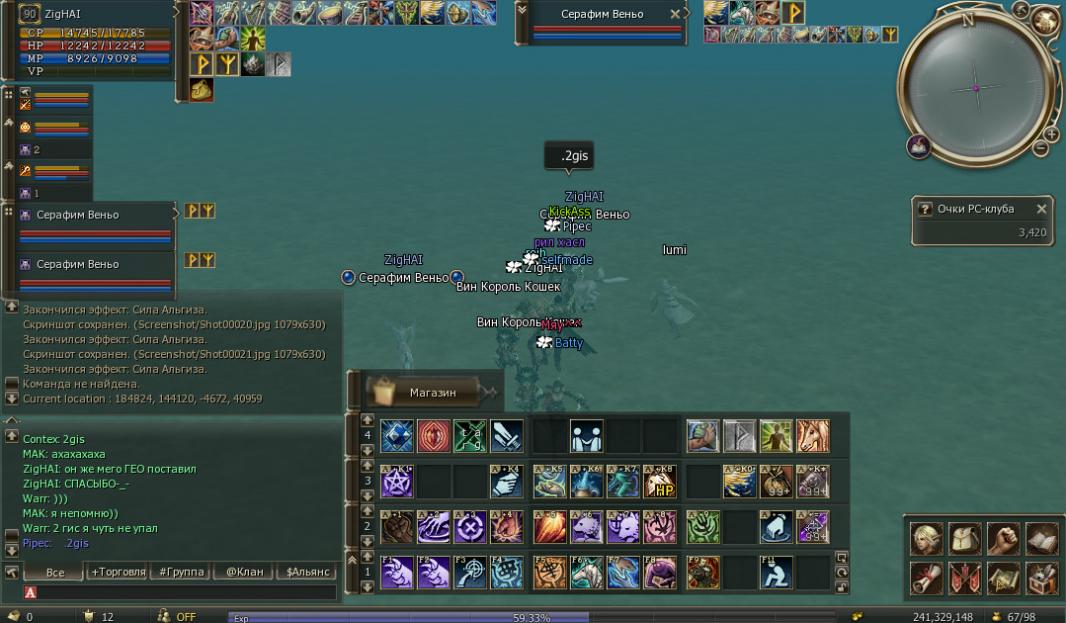Open the clan banners icon
1066x623 pixels.
[x=965, y=577]
